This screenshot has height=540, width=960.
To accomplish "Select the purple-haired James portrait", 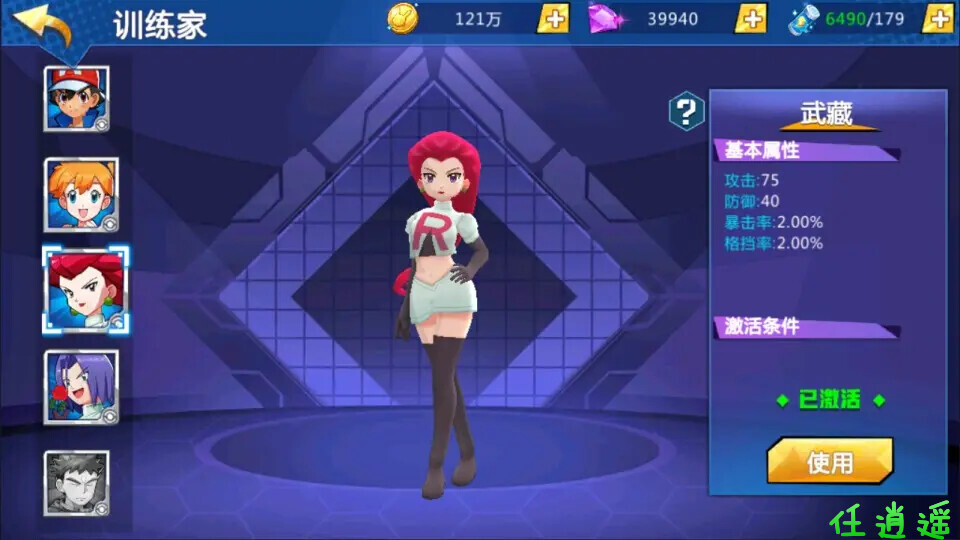I will 81,386.
